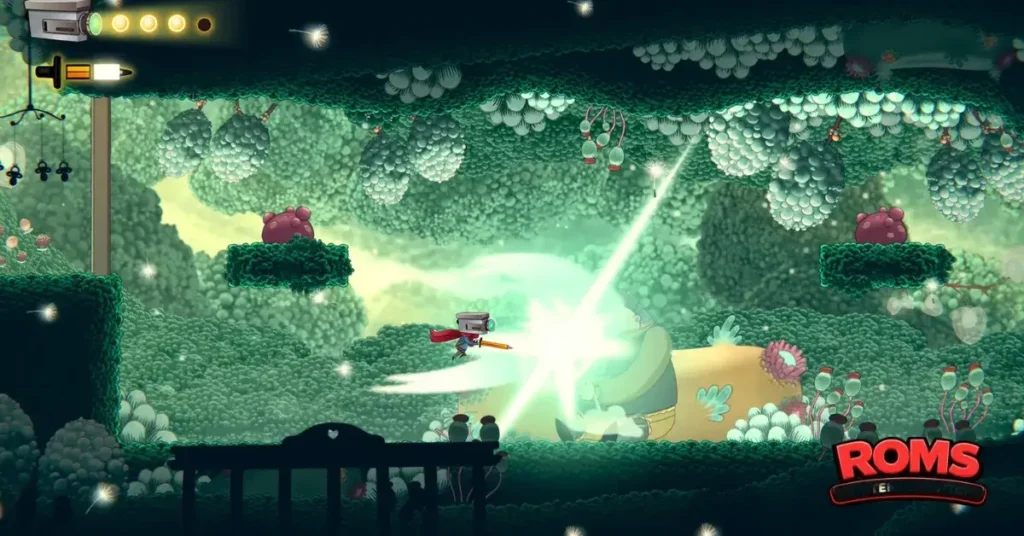Click the pencil sword weapon icon
This screenshot has height=536, width=1024.
tap(84, 72)
